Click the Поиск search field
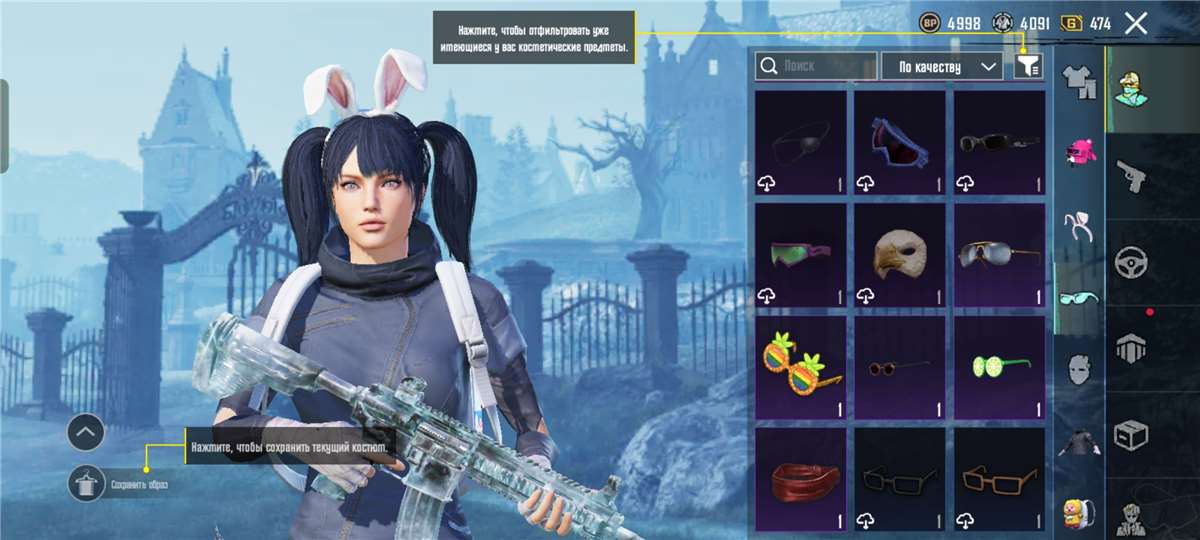The height and width of the screenshot is (540, 1200). click(x=816, y=66)
